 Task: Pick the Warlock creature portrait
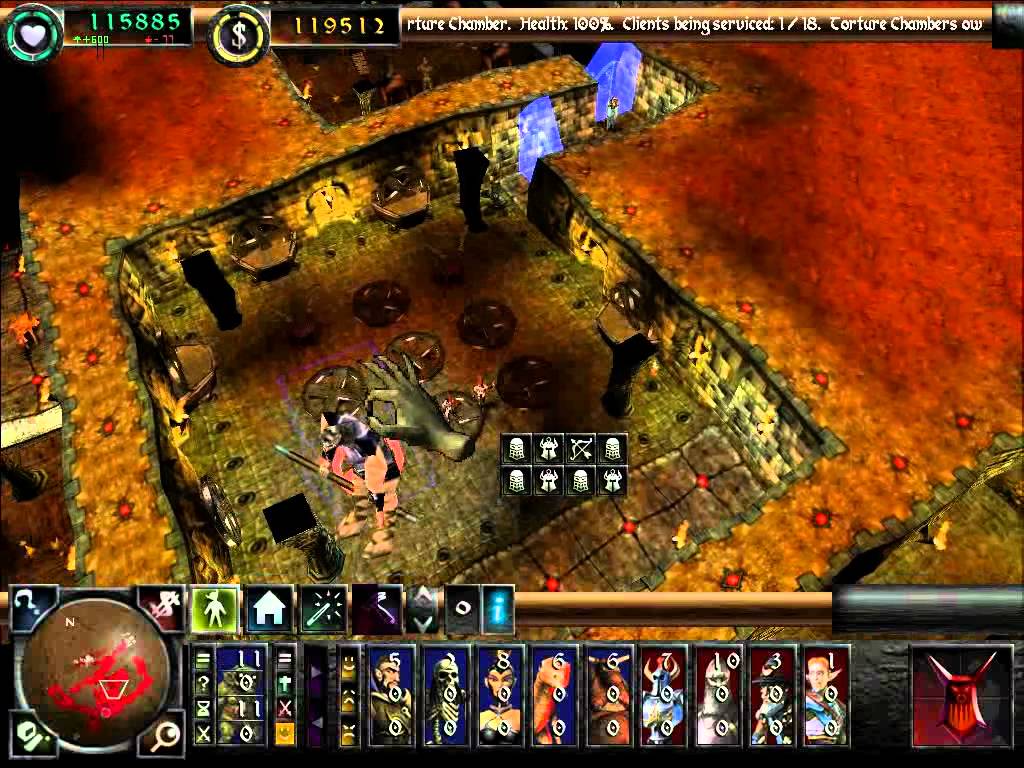click(x=393, y=697)
